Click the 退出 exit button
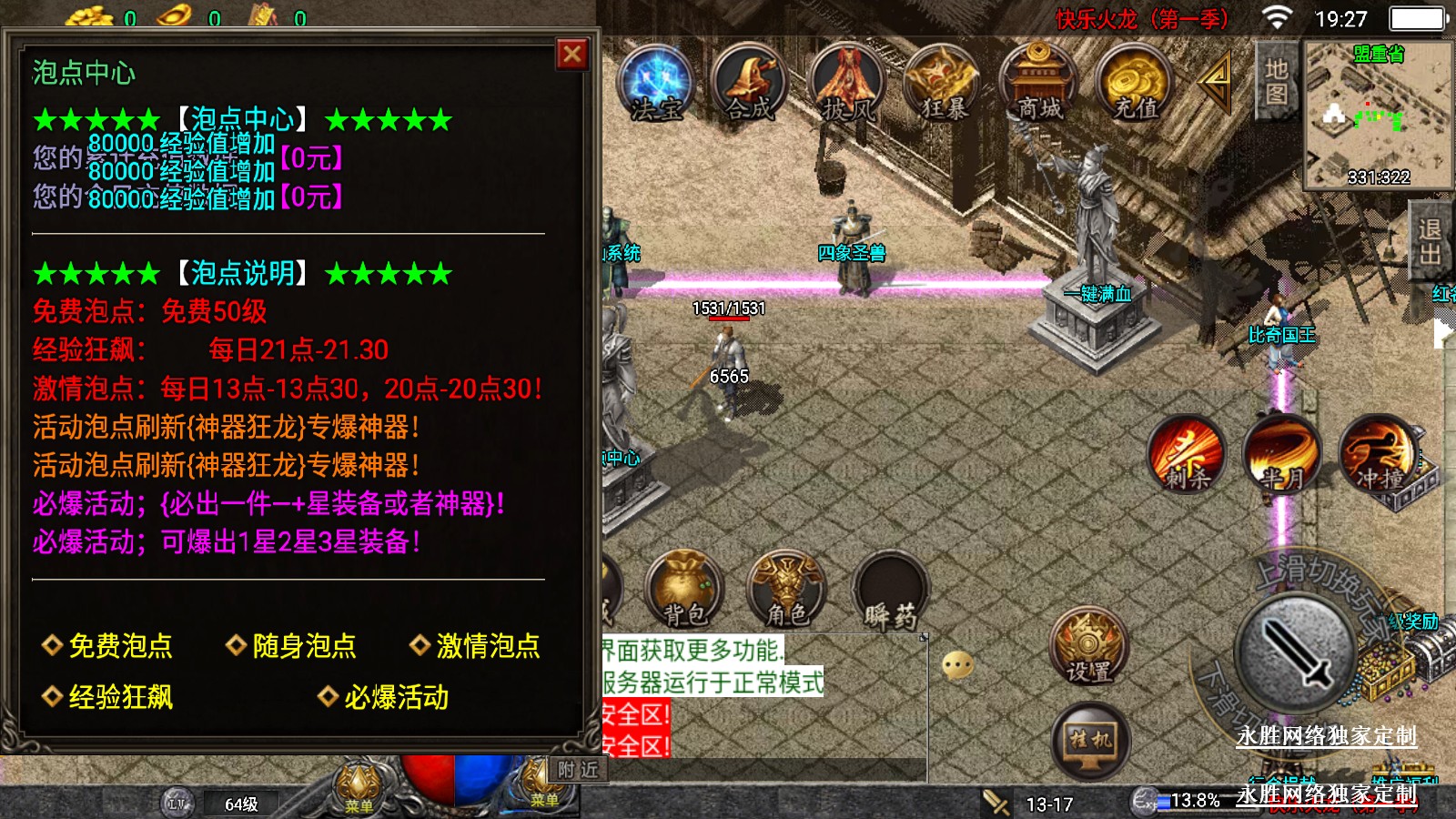The image size is (1456, 819). click(1430, 241)
